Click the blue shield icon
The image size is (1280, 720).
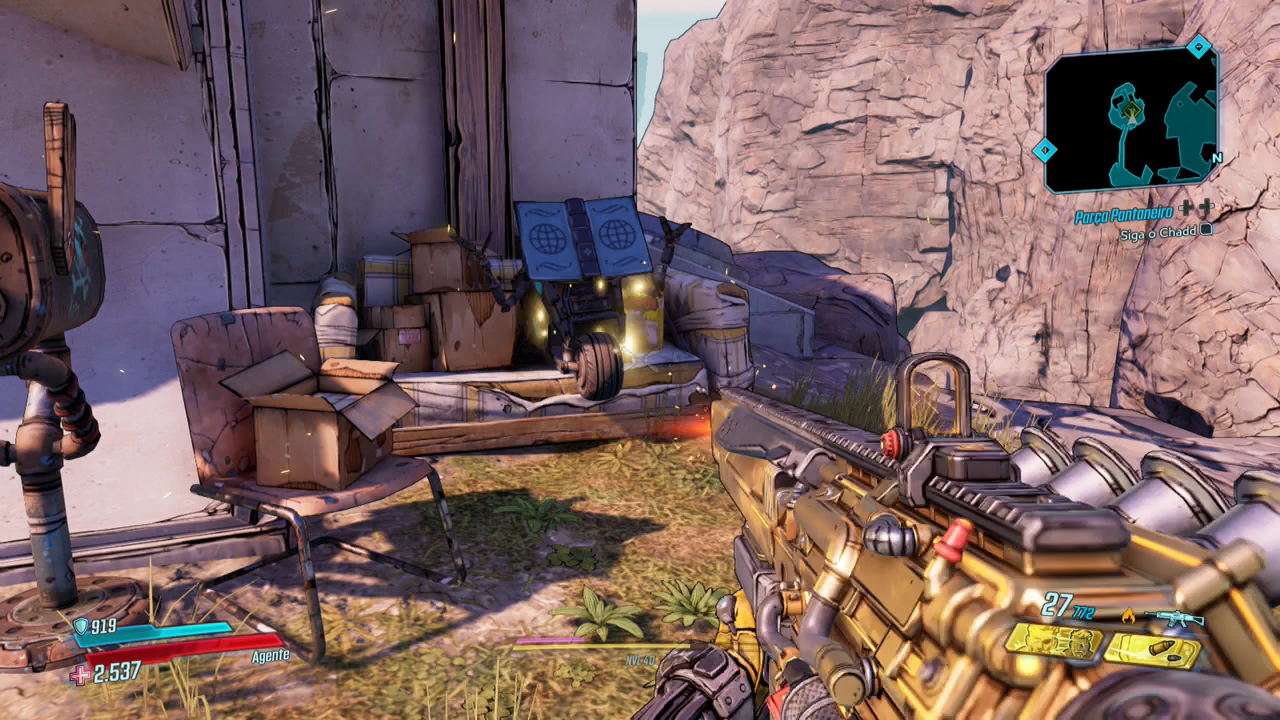(x=80, y=627)
